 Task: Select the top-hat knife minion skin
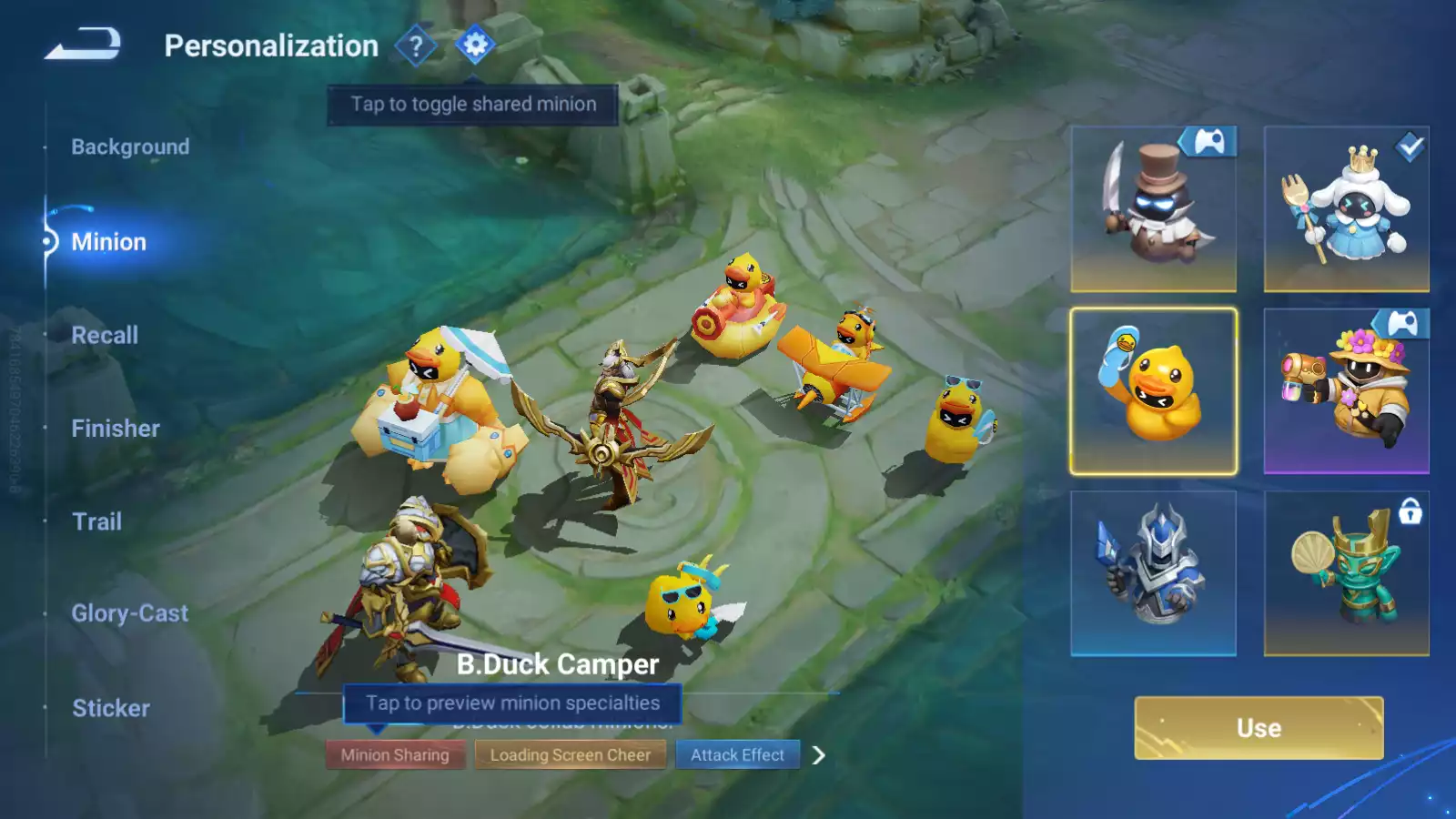point(1153,209)
